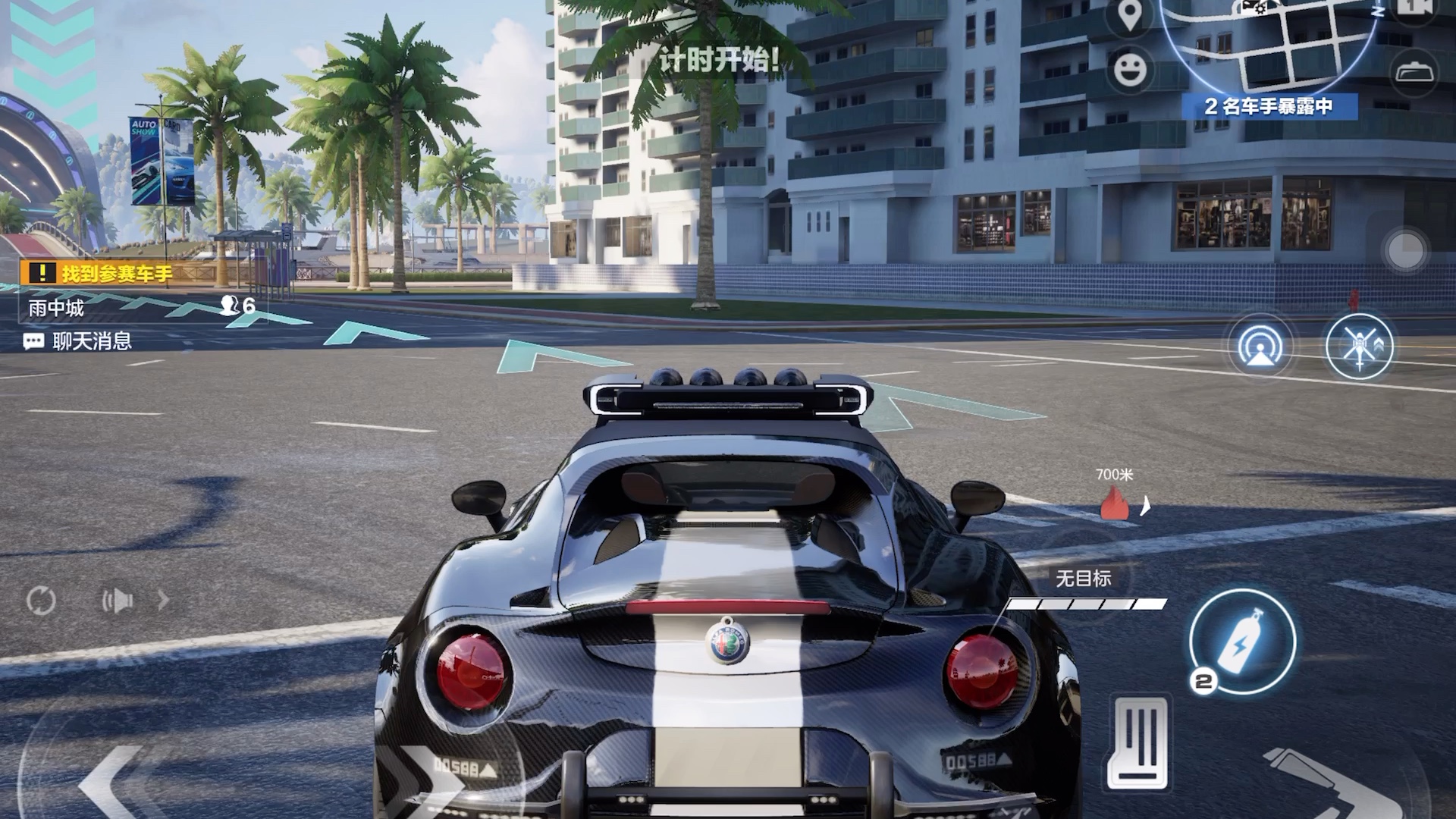Reset the car with circular arrows icon
Viewport: 1456px width, 819px height.
click(x=41, y=601)
